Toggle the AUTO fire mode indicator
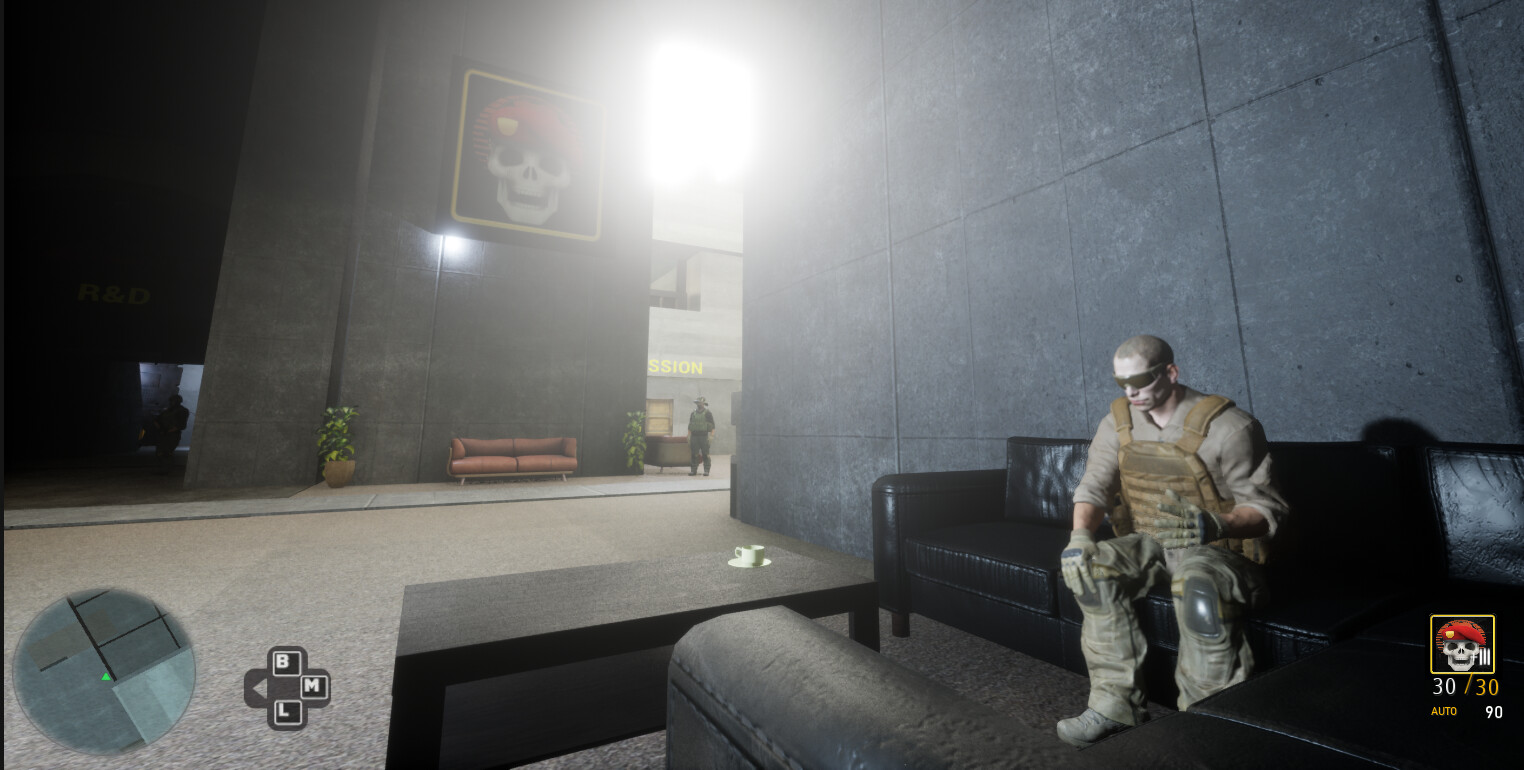This screenshot has width=1524, height=770. click(x=1444, y=711)
